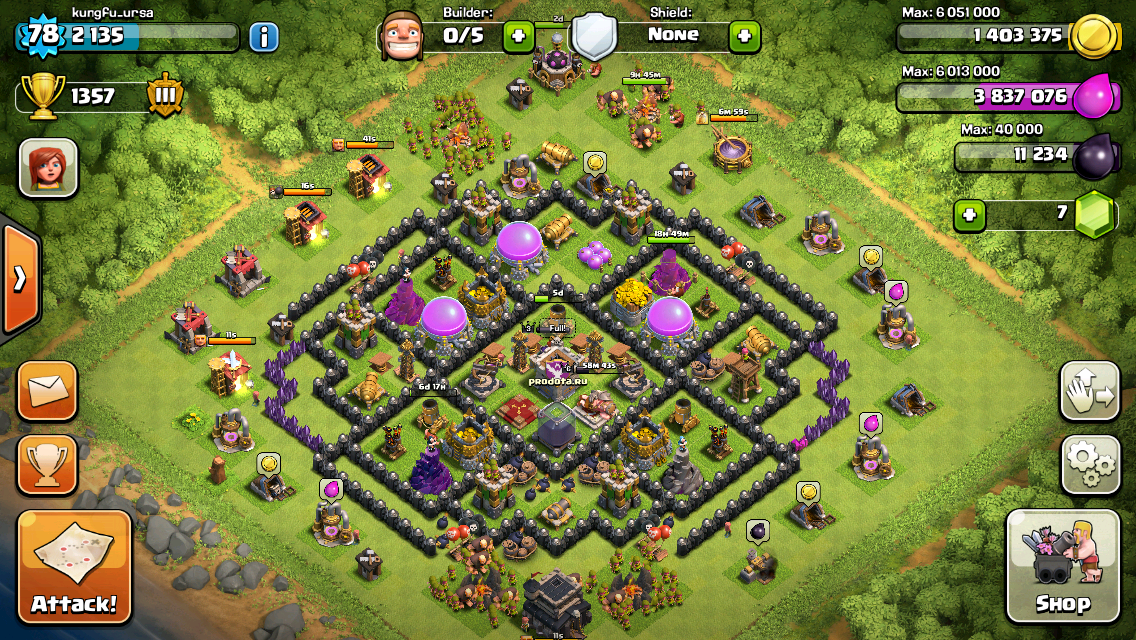Open the layout editor hand button
1136x640 pixels.
(x=1090, y=391)
